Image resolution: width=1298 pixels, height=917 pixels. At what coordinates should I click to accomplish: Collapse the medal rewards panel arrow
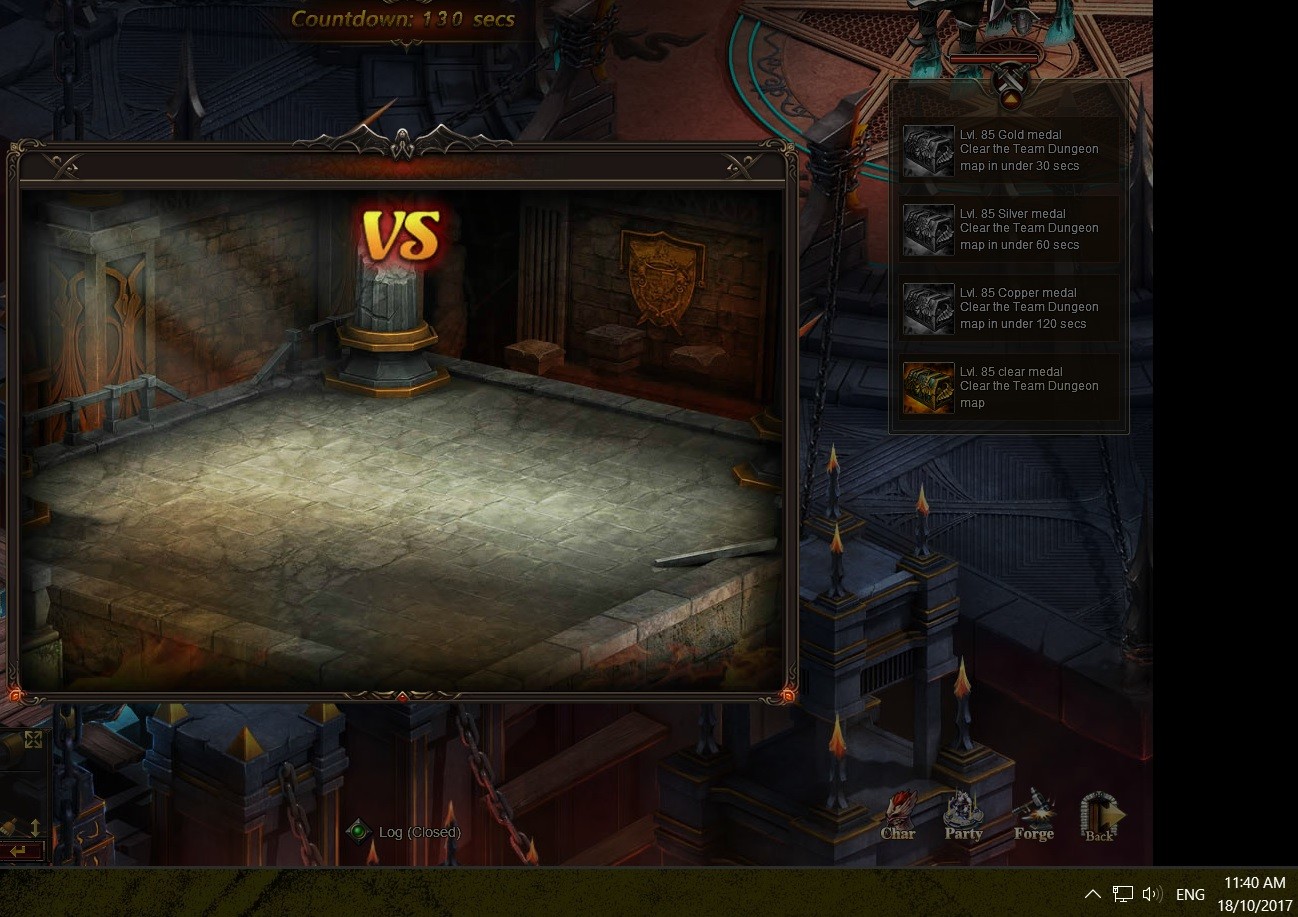1010,100
